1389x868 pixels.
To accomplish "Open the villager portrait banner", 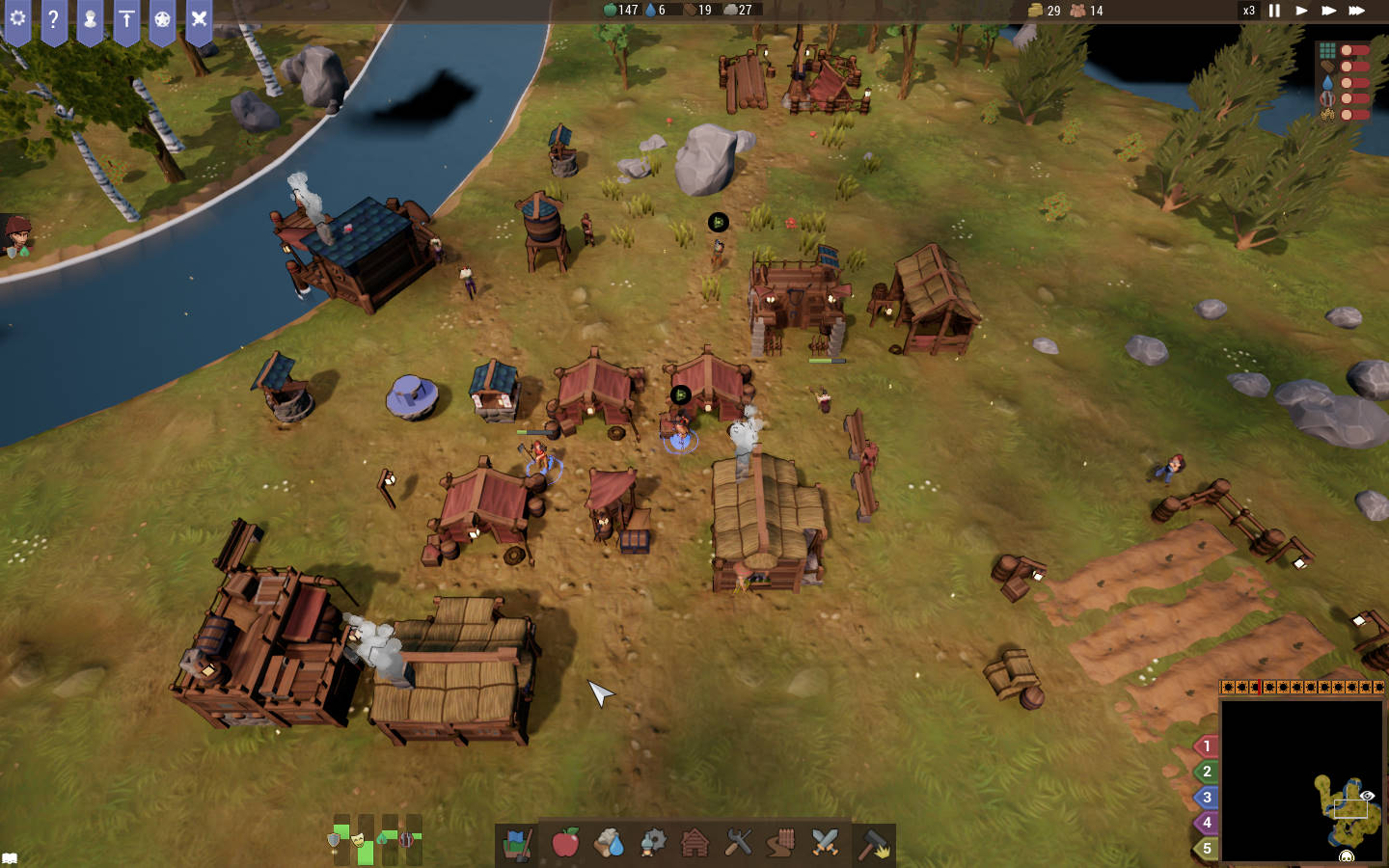I will tap(90, 19).
